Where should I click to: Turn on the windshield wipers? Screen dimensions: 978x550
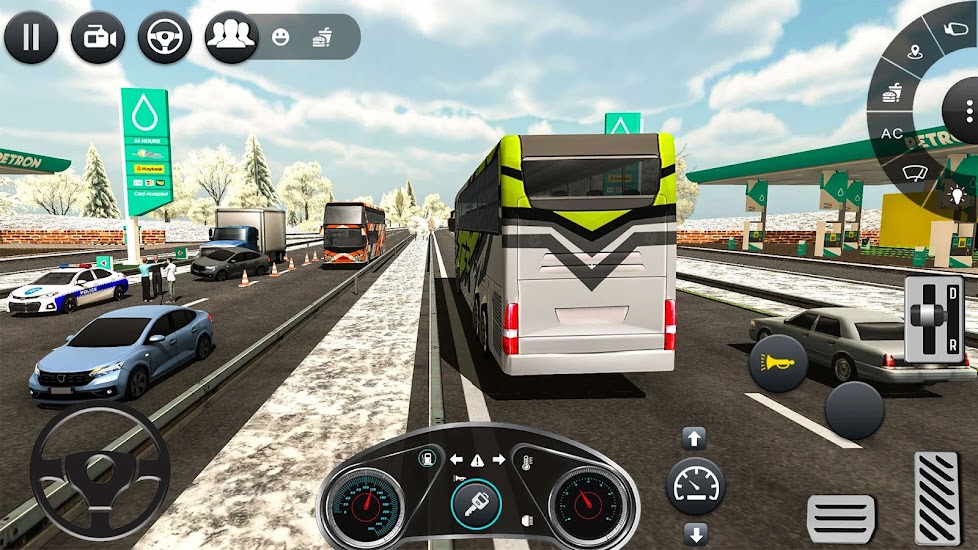pos(914,173)
